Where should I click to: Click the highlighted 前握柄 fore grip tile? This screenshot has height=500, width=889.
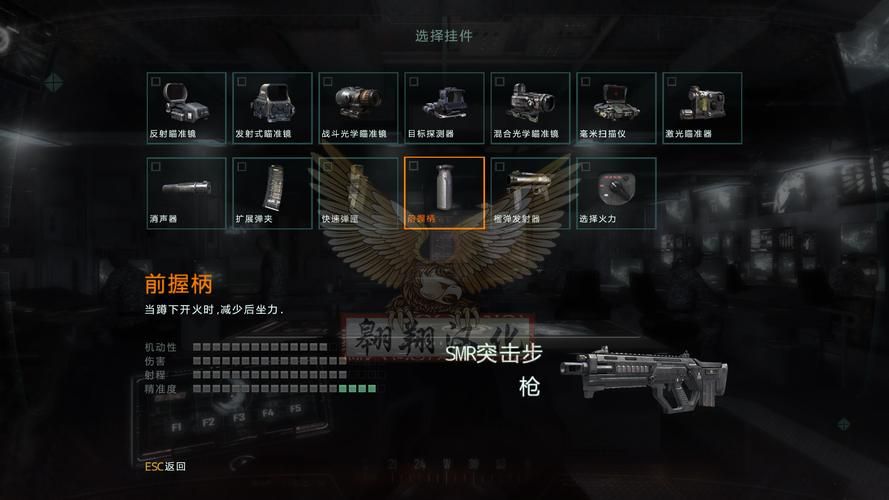point(444,193)
